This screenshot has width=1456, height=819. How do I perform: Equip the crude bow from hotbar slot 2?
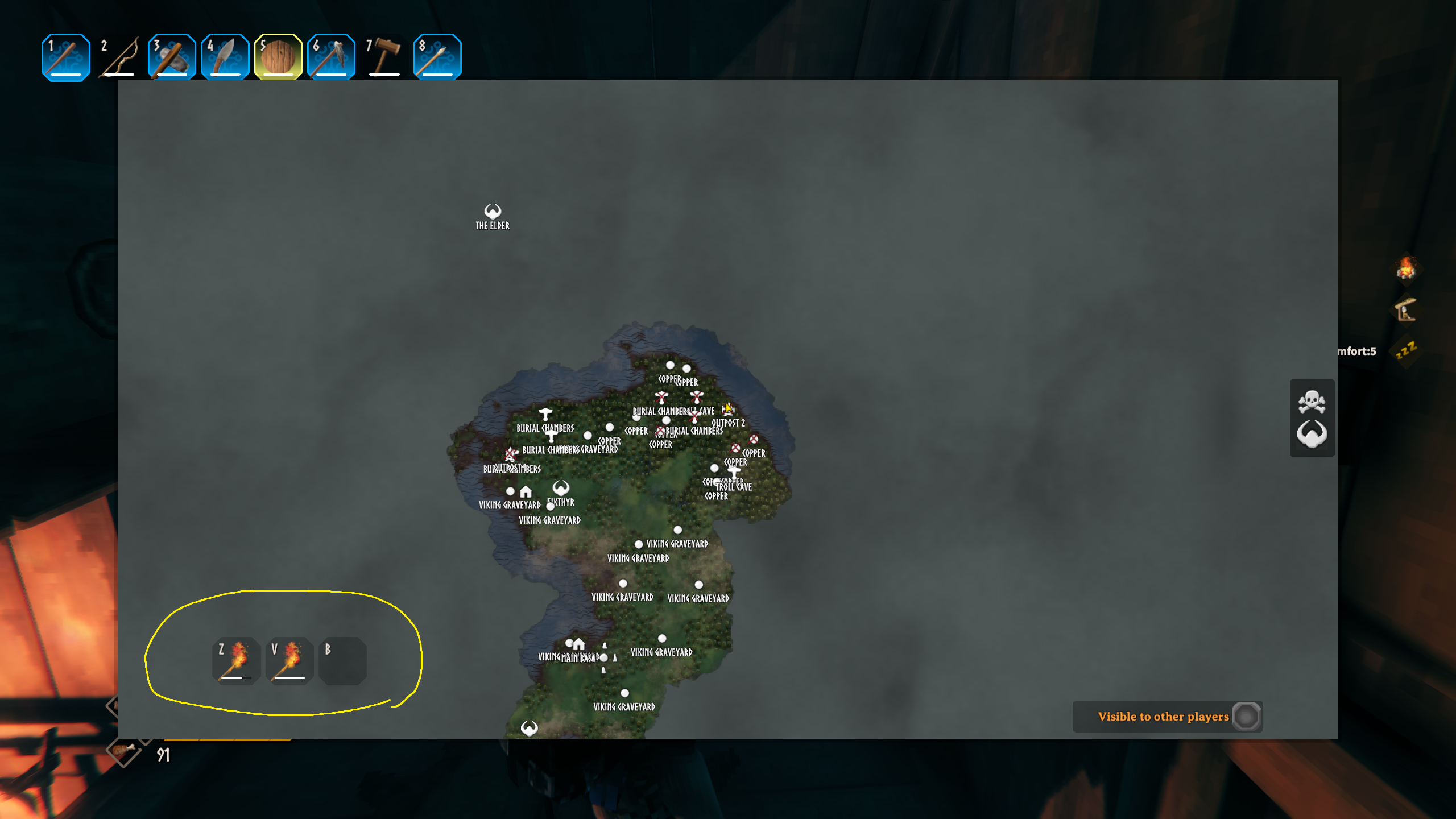pyautogui.click(x=118, y=55)
